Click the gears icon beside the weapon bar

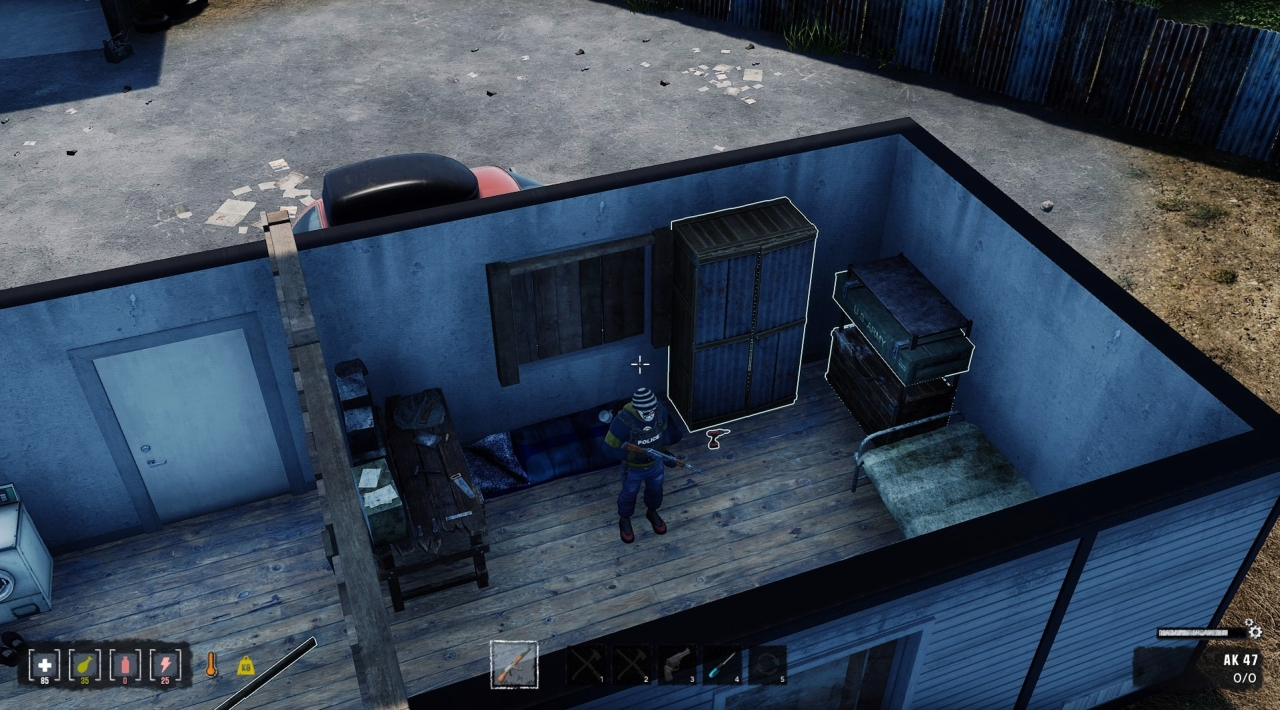1253,631
